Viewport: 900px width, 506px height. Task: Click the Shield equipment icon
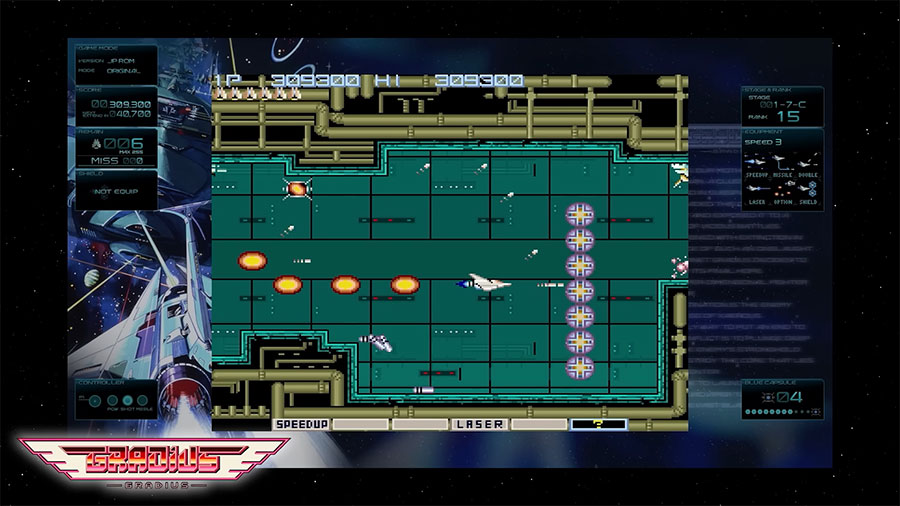[x=808, y=190]
